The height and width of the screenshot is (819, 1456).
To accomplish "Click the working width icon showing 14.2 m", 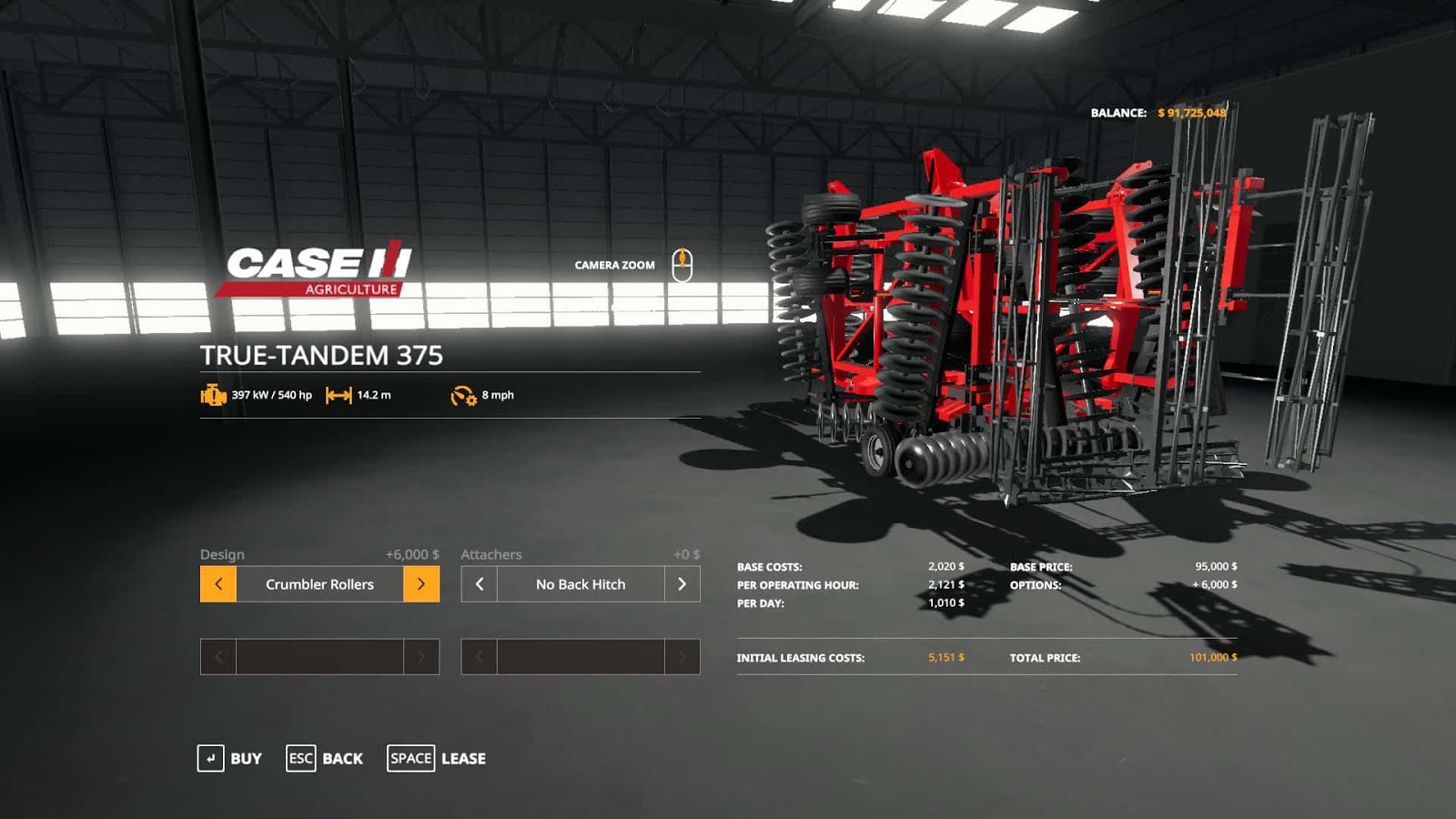I will click(x=338, y=396).
